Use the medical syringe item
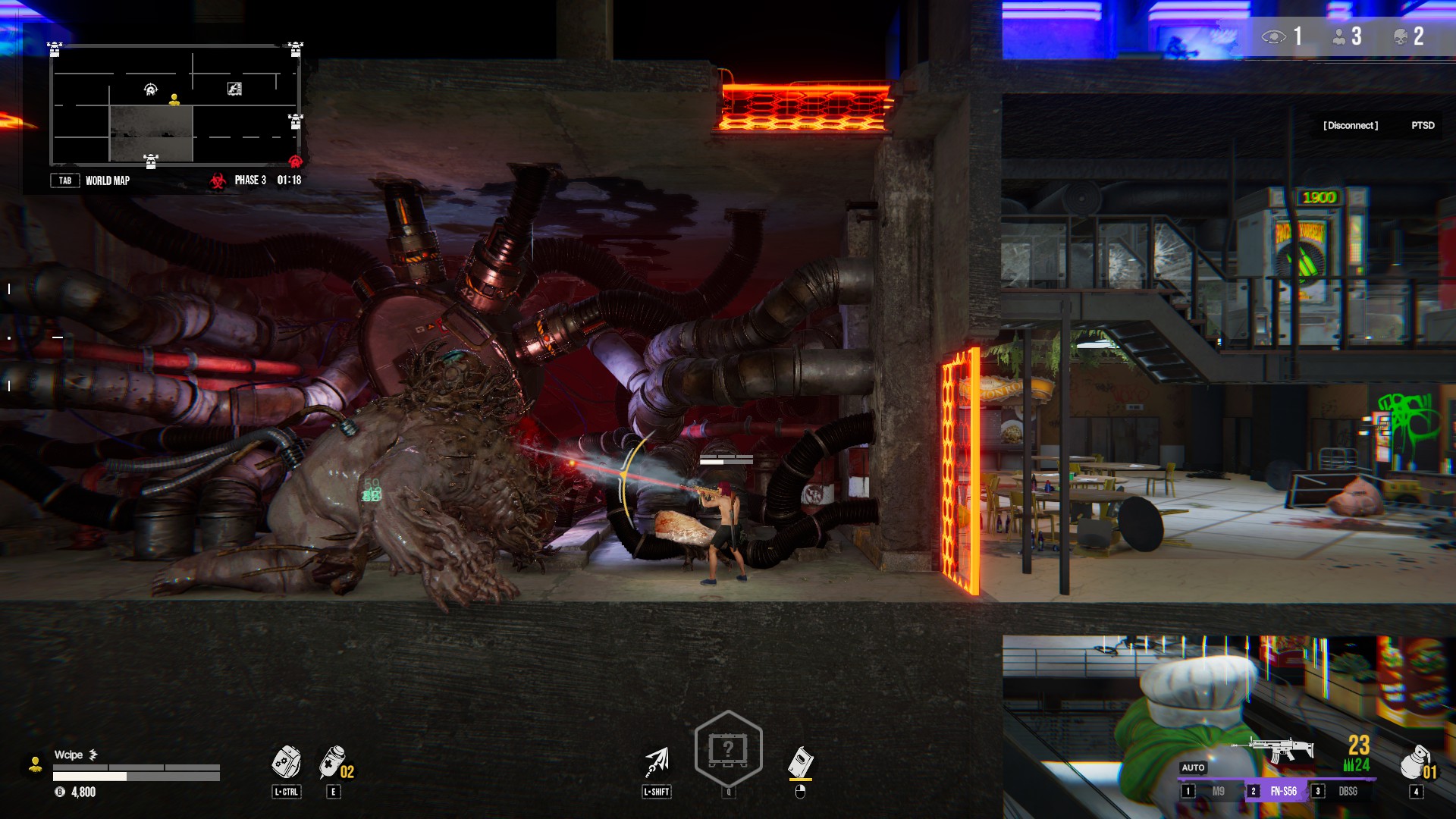Screen dimensions: 1456x819 click(x=332, y=761)
